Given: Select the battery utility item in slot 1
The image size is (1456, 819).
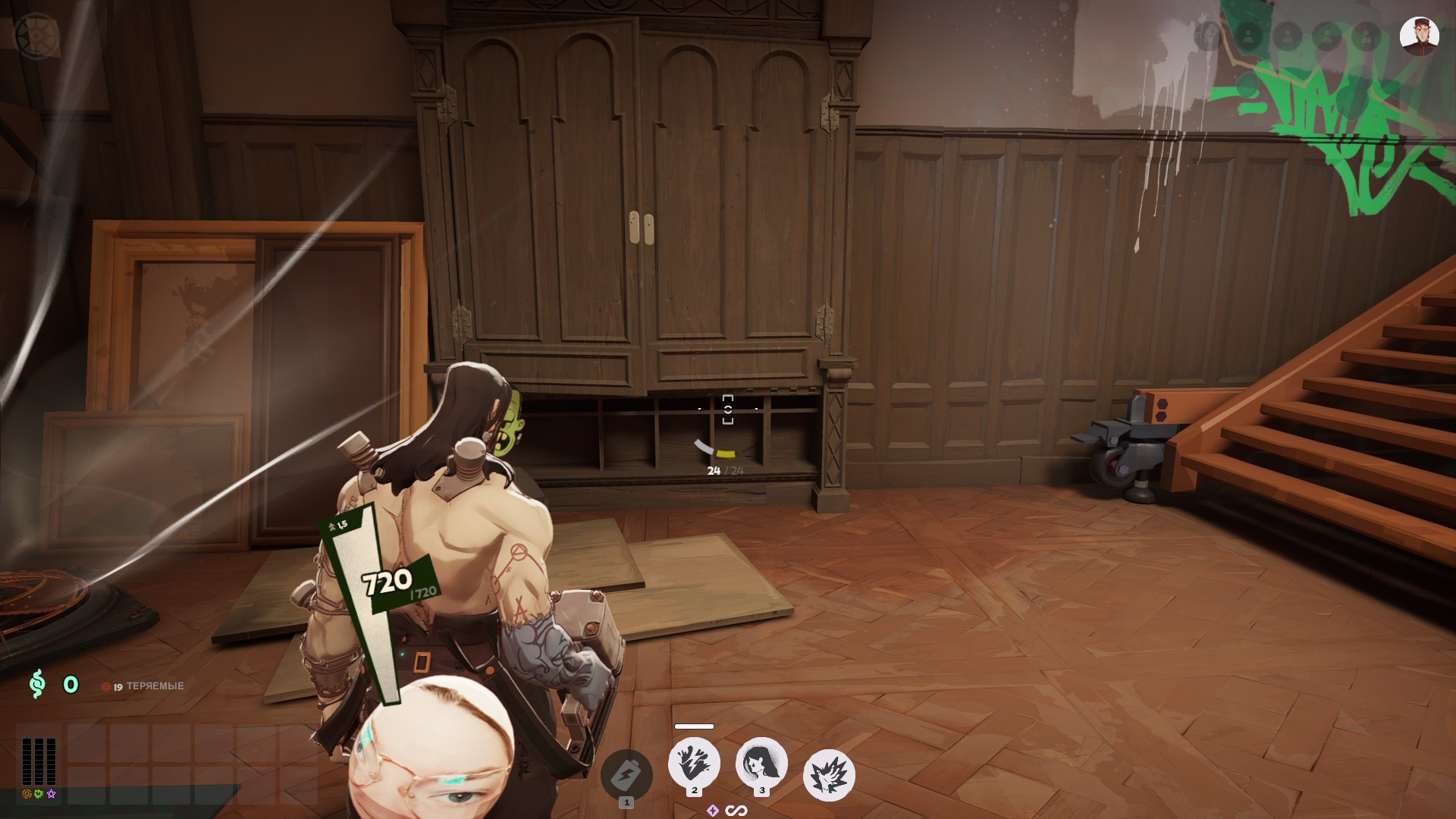Looking at the screenshot, I should pos(625,773).
